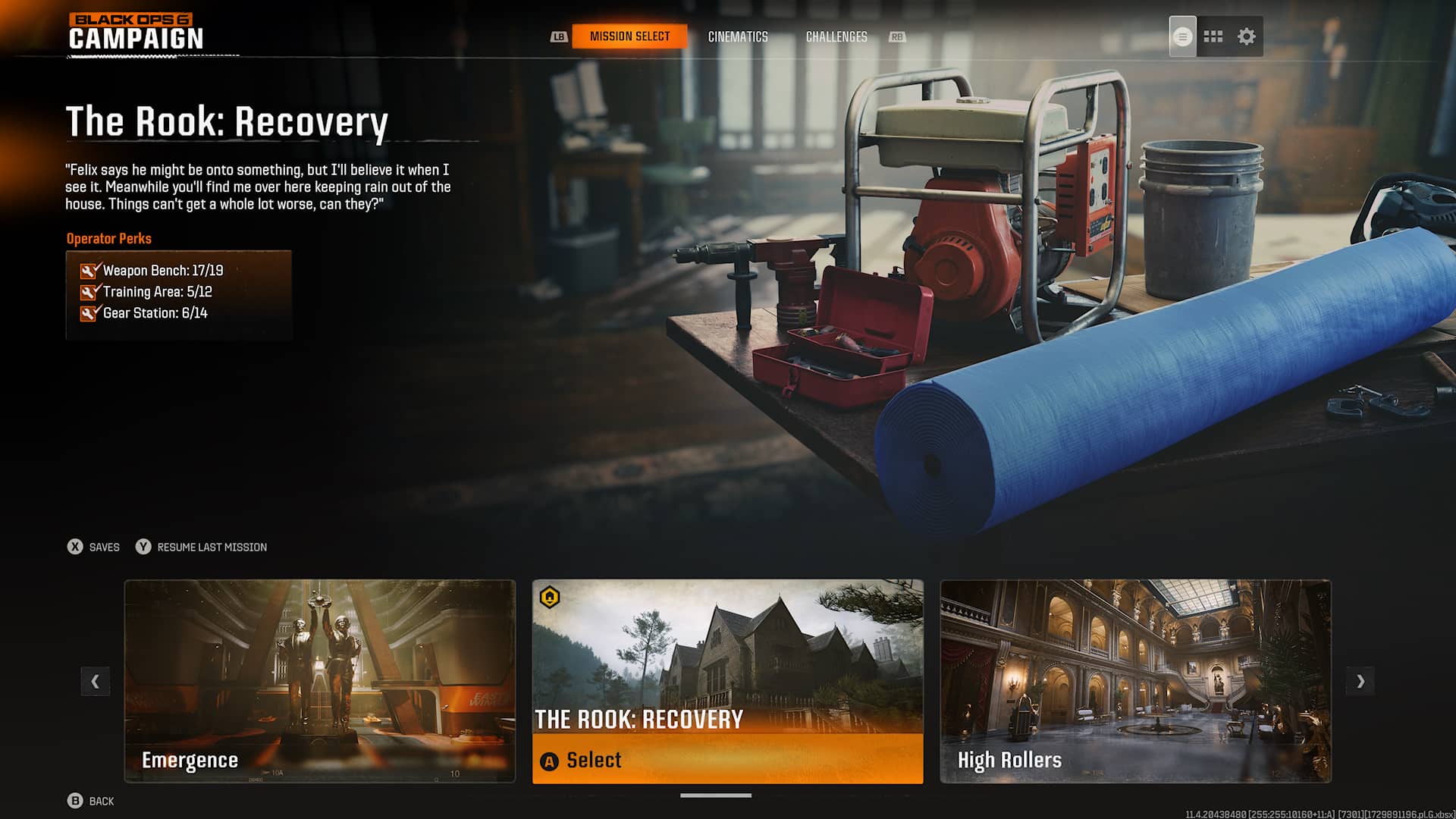Viewport: 1456px width, 819px height.
Task: Show previous missions with left arrow
Action: point(96,681)
